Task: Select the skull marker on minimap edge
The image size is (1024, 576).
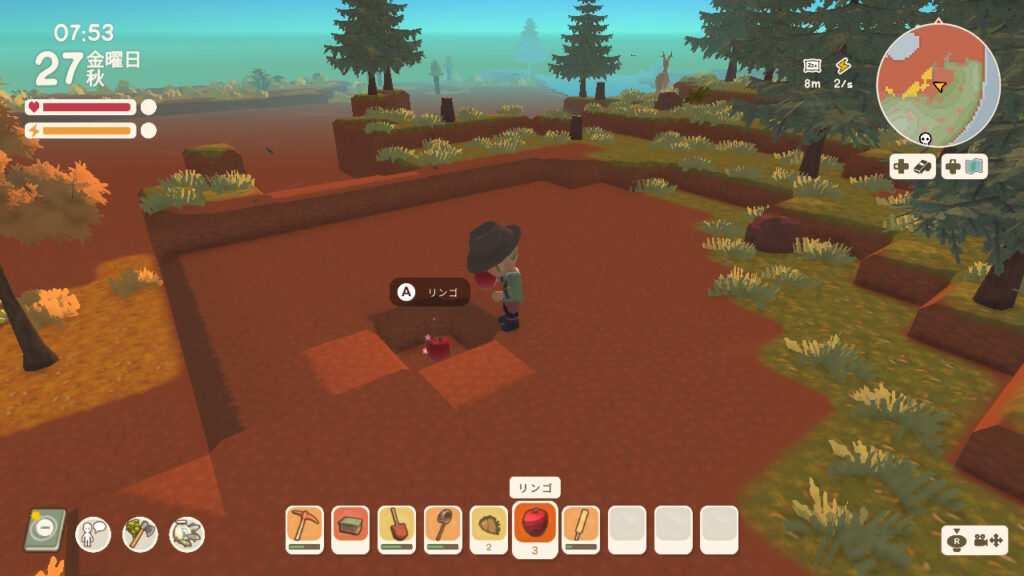Action: click(x=924, y=139)
